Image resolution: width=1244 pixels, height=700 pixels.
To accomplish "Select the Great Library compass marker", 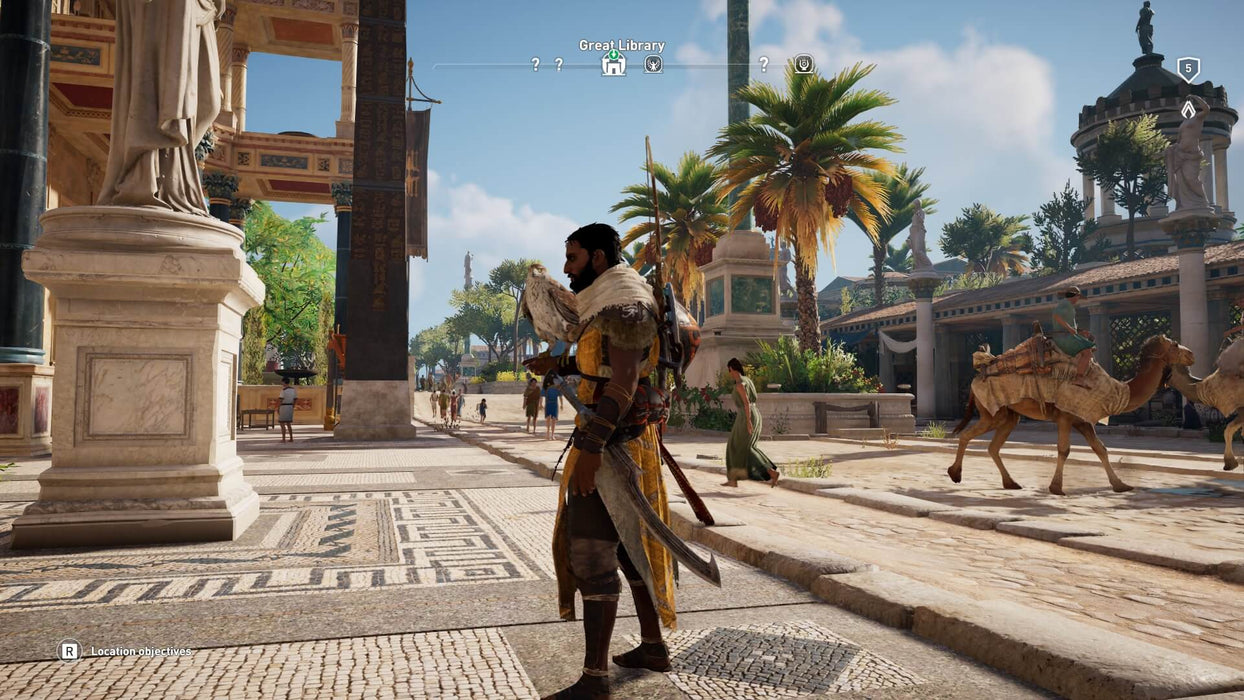I will pyautogui.click(x=613, y=64).
